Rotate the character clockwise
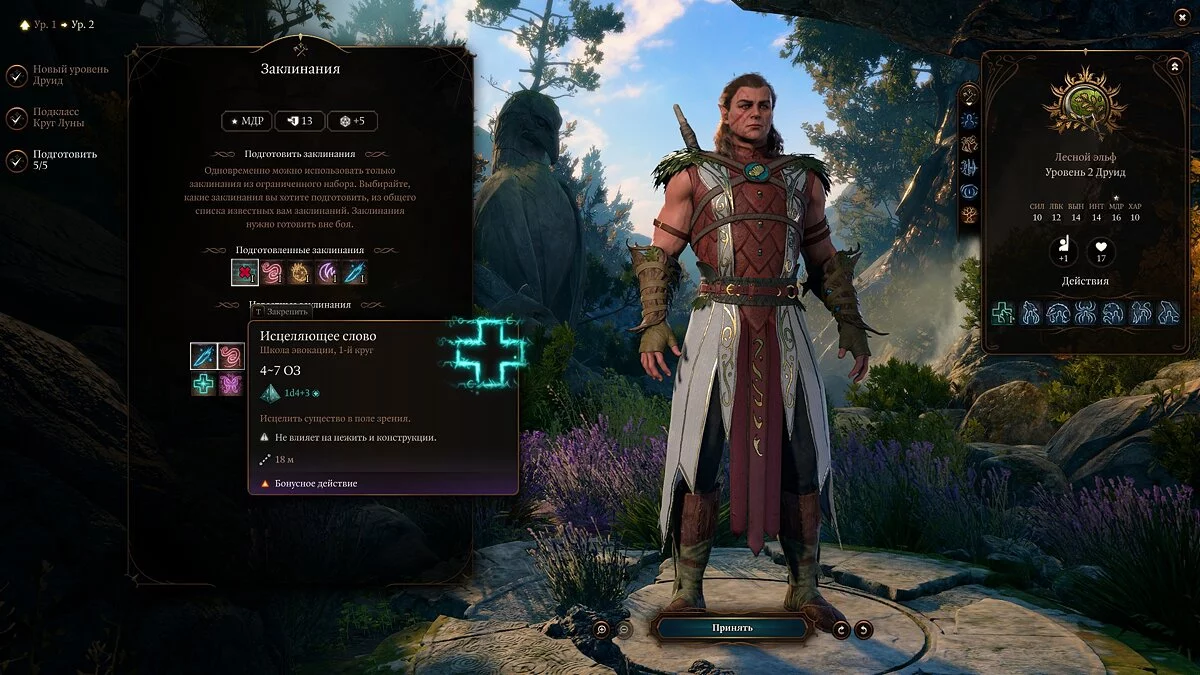The image size is (1200, 675). point(841,629)
